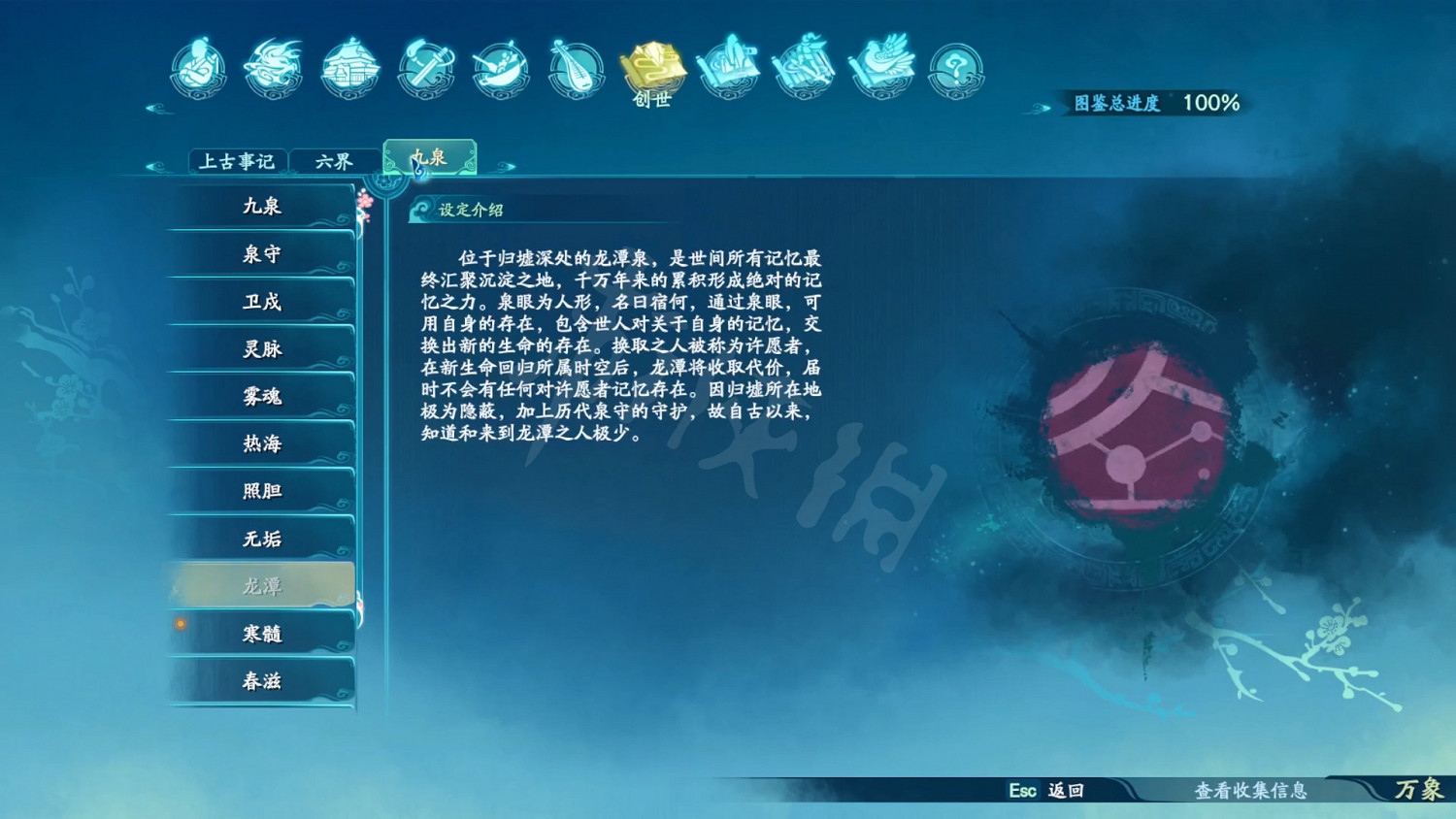
Task: Select the hammer tools category icon
Action: click(423, 68)
